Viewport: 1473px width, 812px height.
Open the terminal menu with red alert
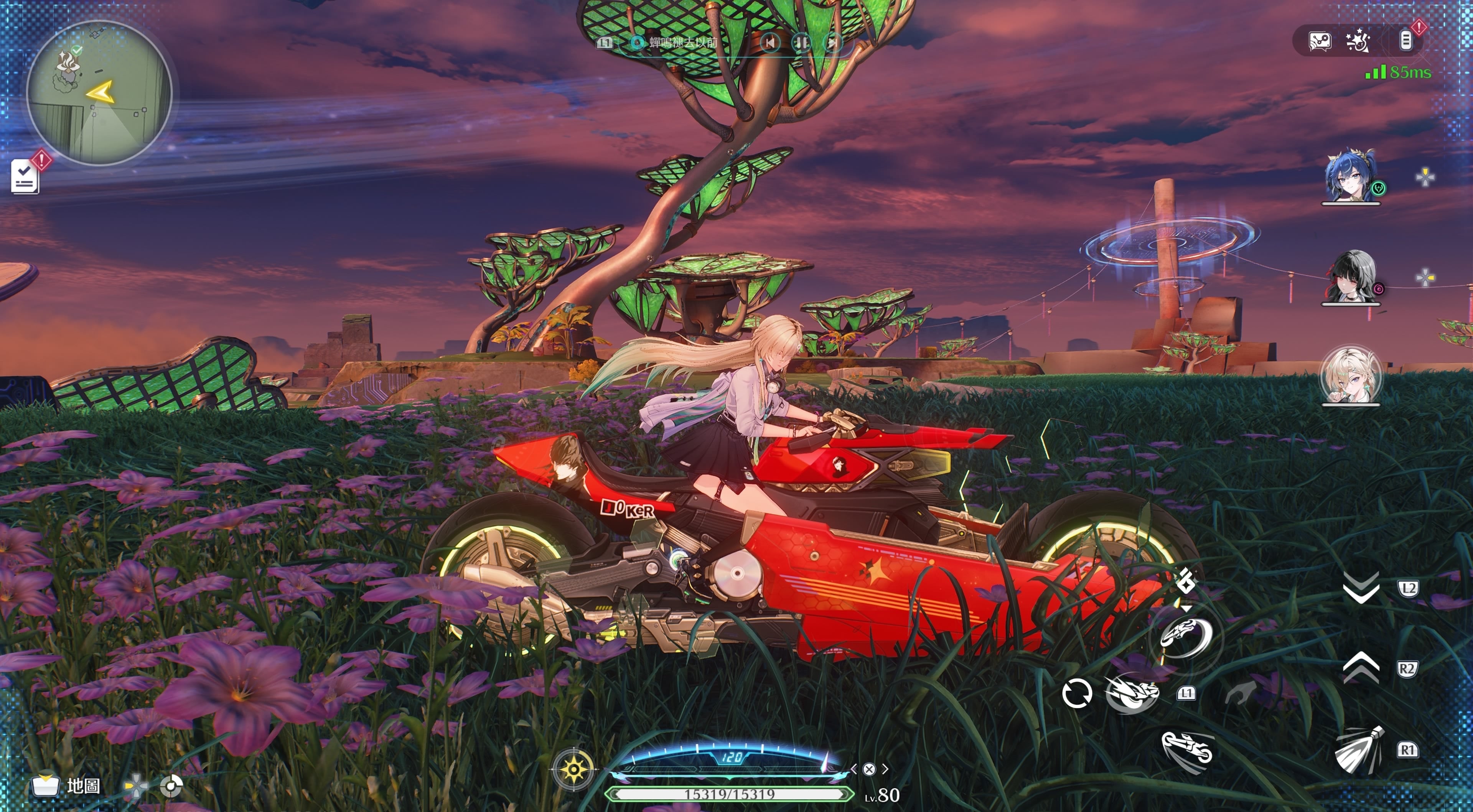(x=1405, y=41)
